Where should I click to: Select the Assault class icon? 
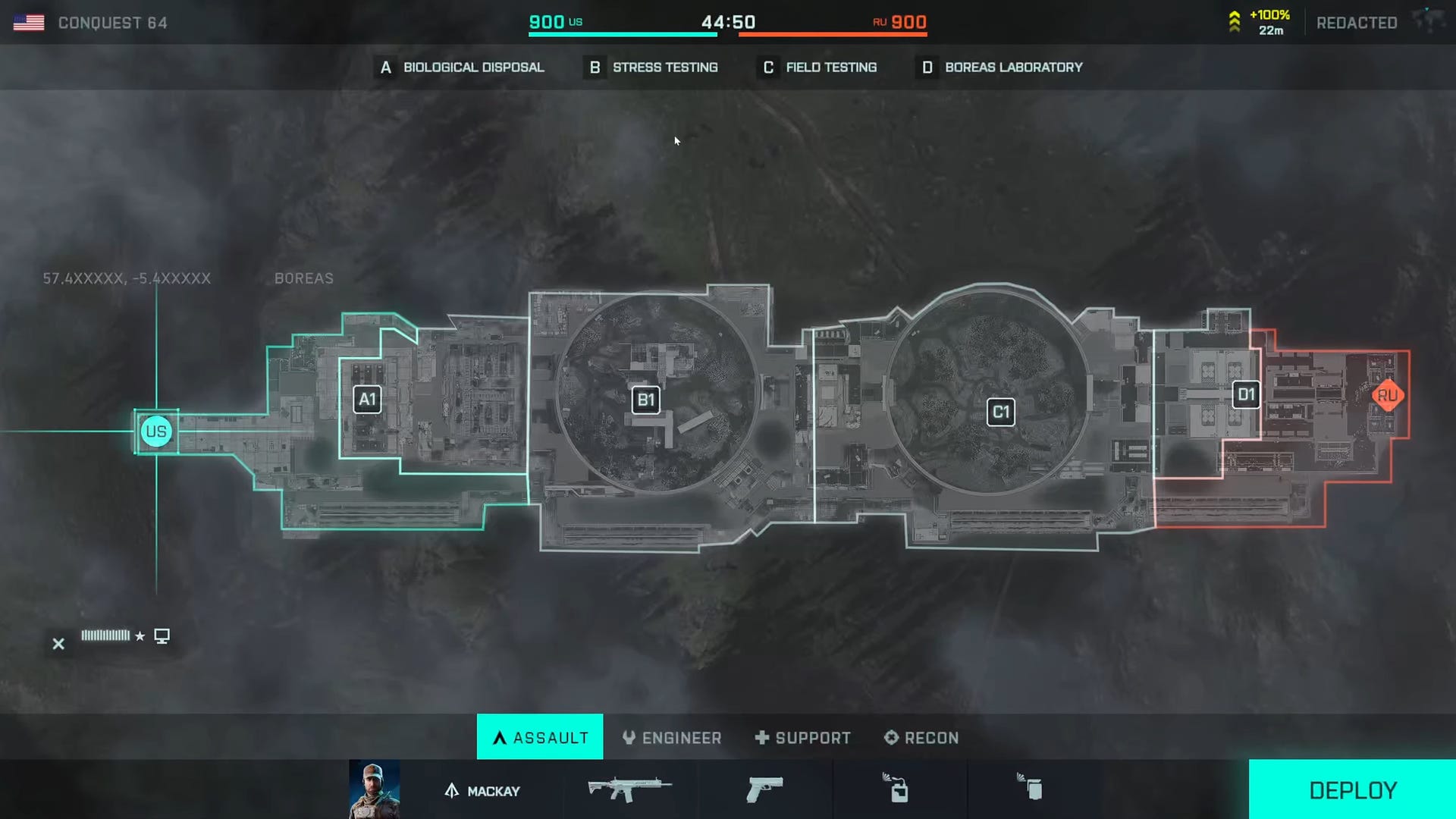[x=500, y=736]
